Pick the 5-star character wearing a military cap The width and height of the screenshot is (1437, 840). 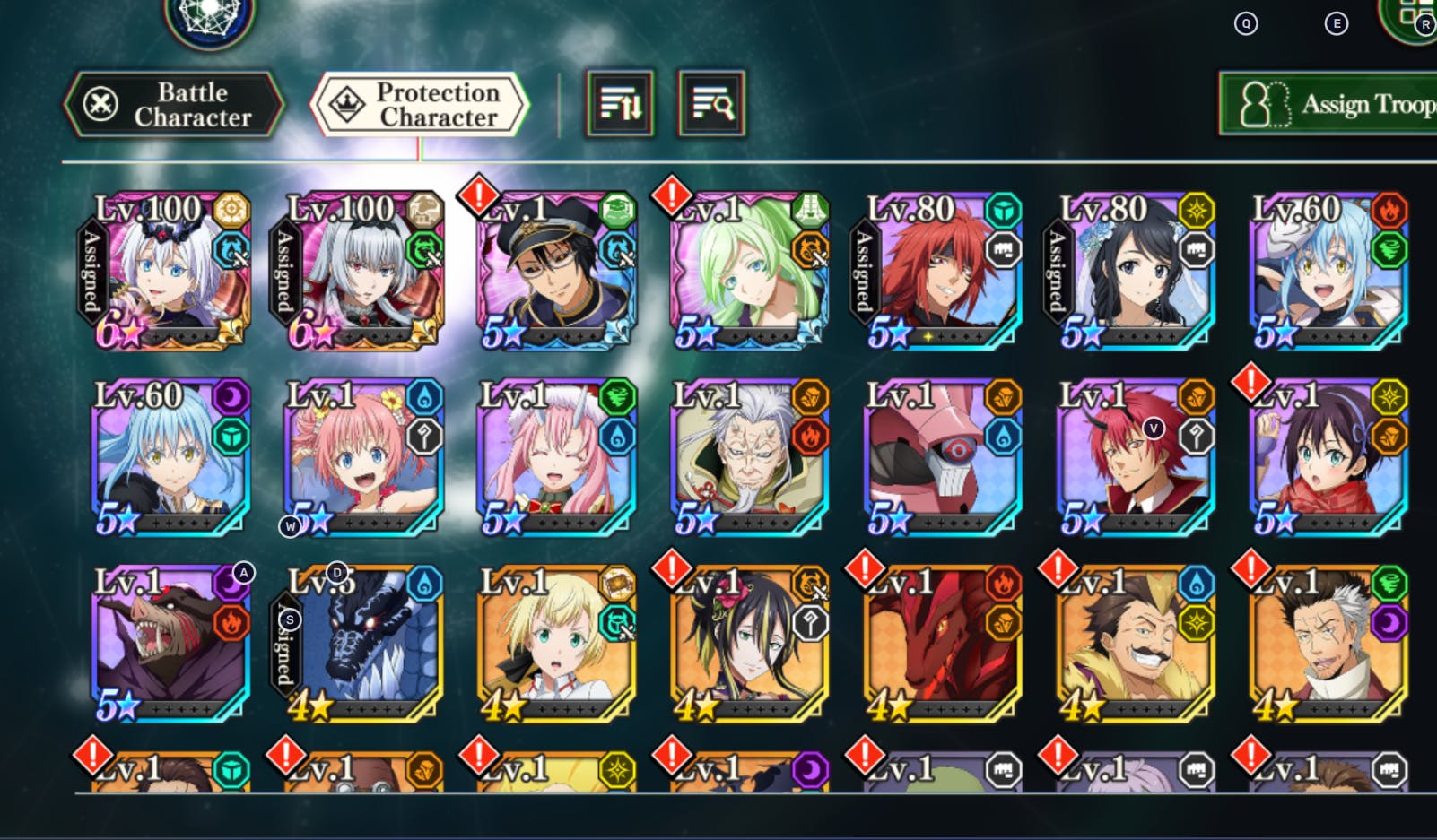click(555, 271)
